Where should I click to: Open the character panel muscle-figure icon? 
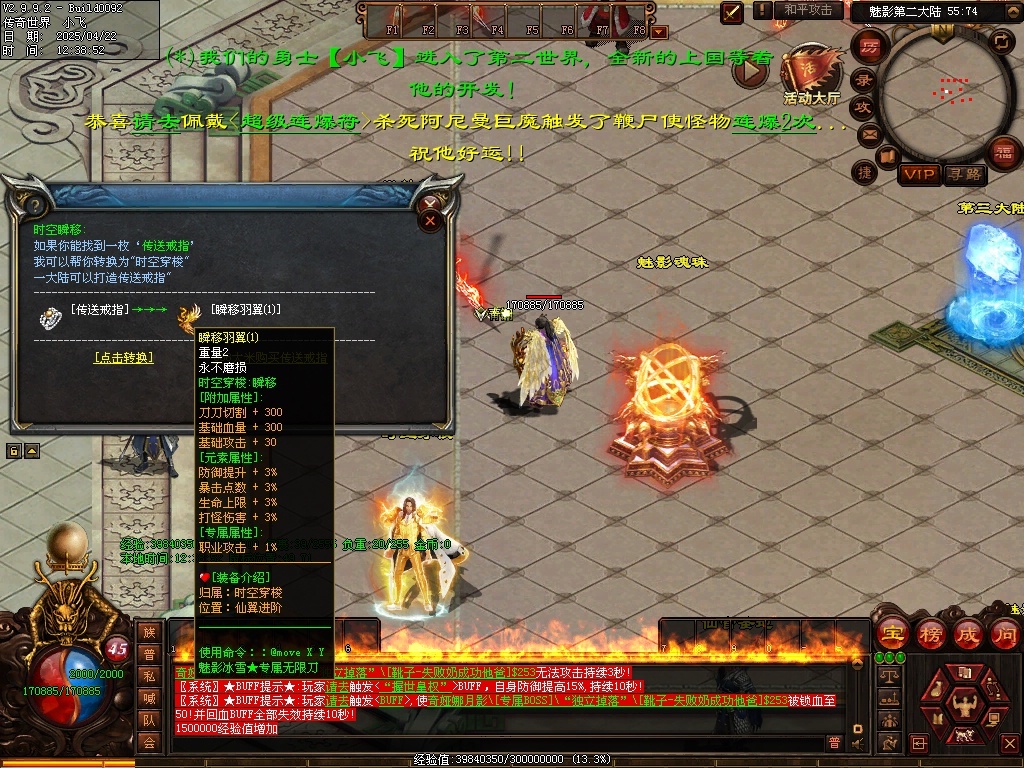(x=966, y=707)
